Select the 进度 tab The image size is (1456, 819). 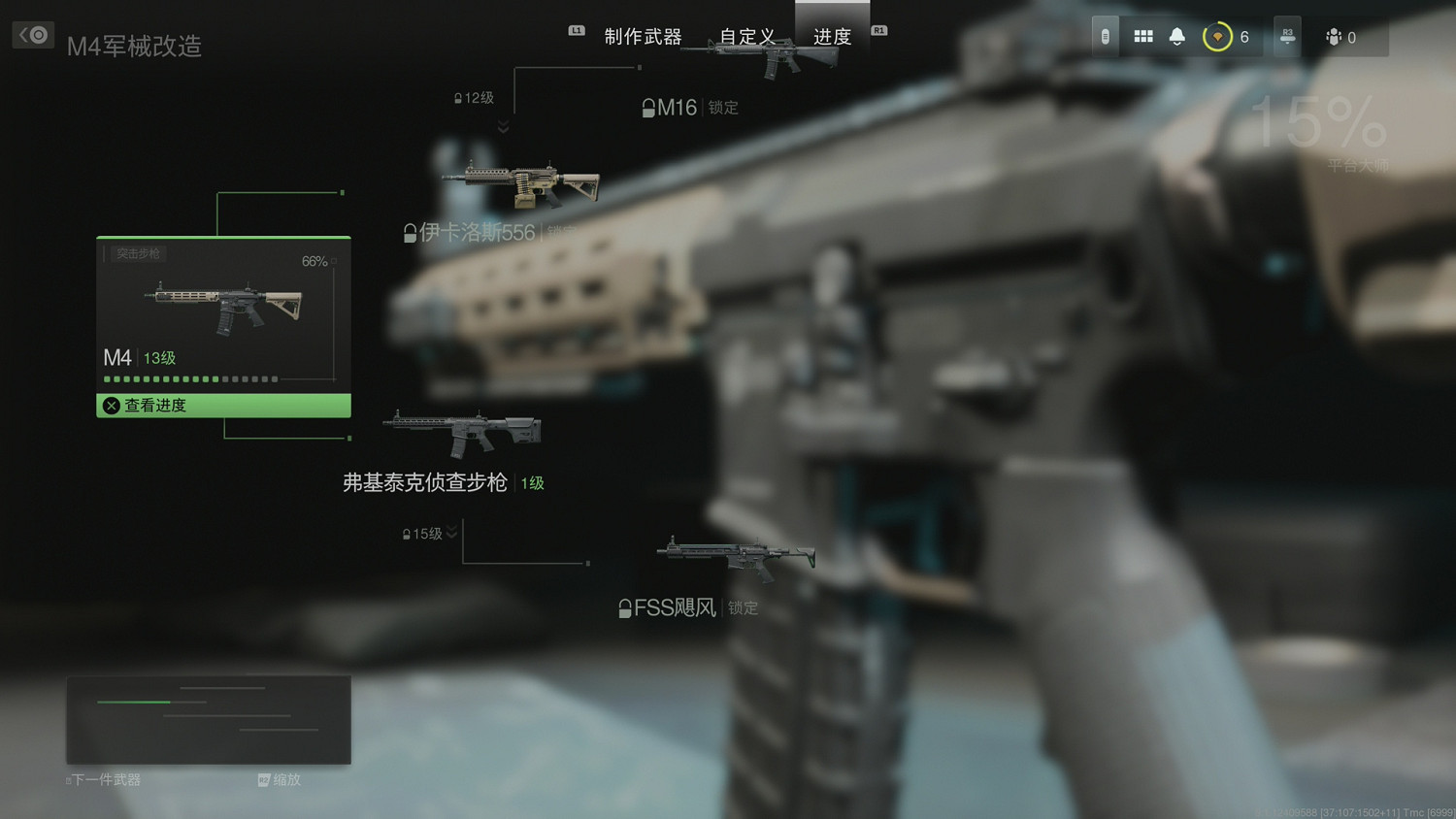pyautogui.click(x=833, y=37)
